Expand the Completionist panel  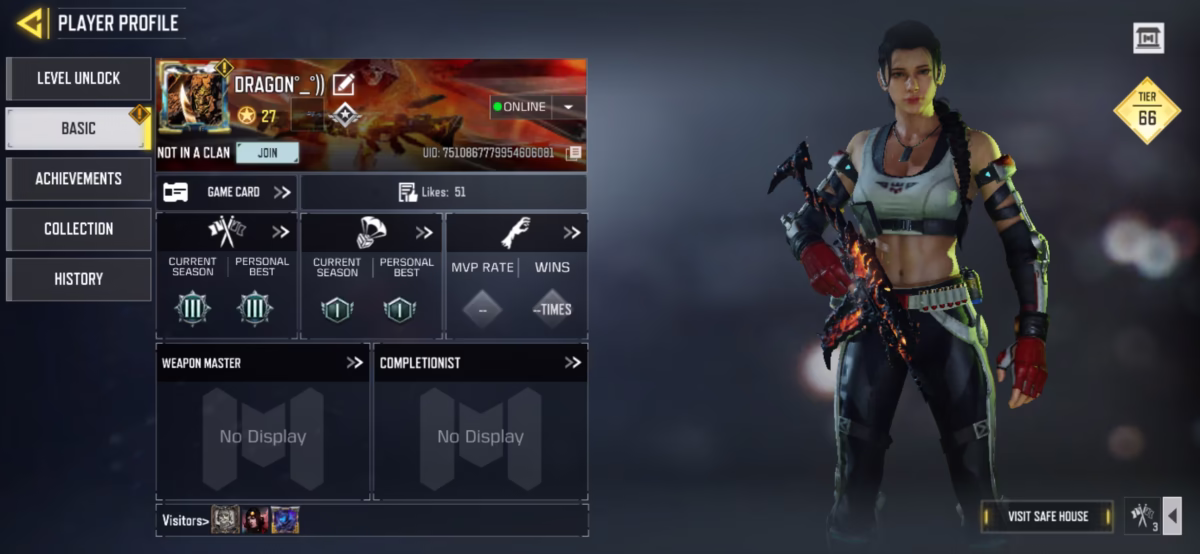(x=572, y=363)
